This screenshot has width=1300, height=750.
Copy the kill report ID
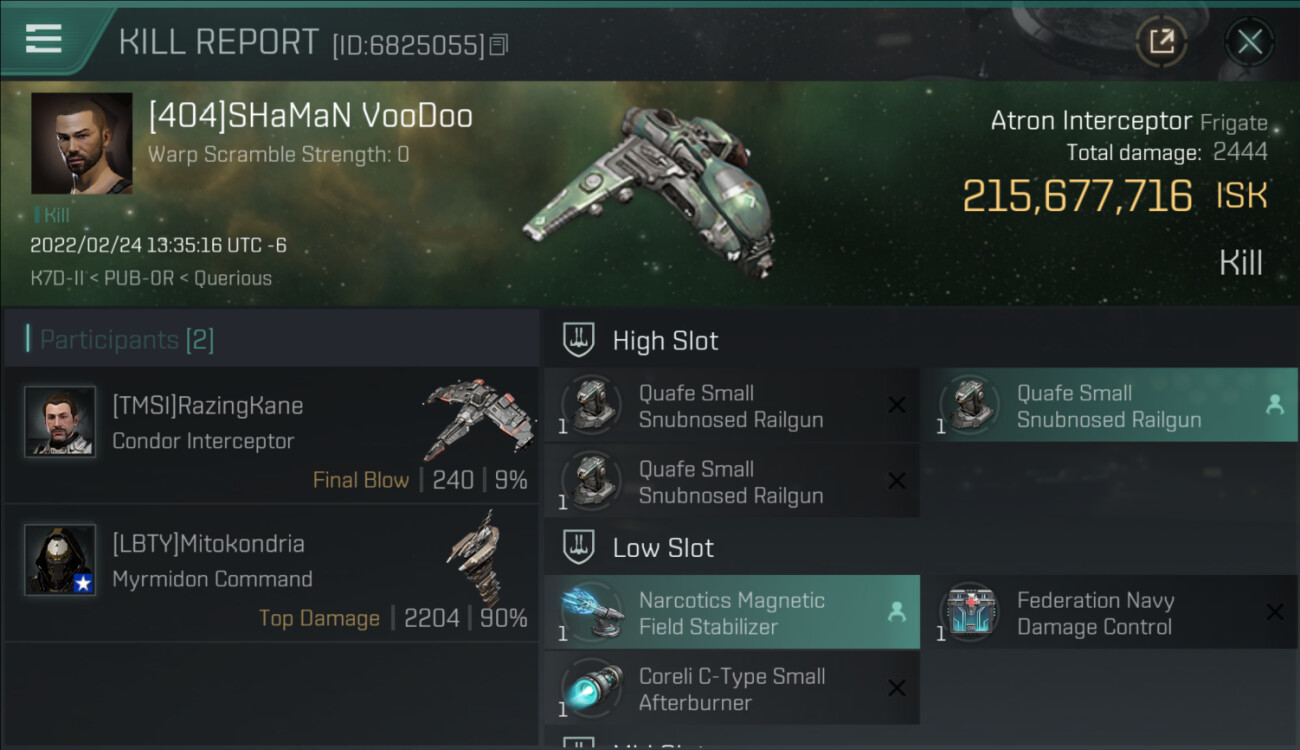499,45
